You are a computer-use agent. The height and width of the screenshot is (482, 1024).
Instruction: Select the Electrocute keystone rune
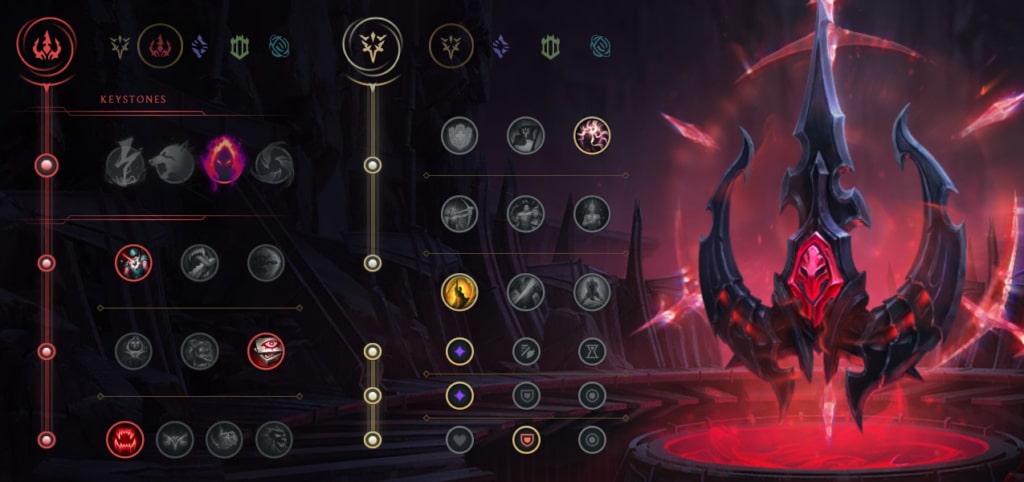pyautogui.click(x=125, y=164)
